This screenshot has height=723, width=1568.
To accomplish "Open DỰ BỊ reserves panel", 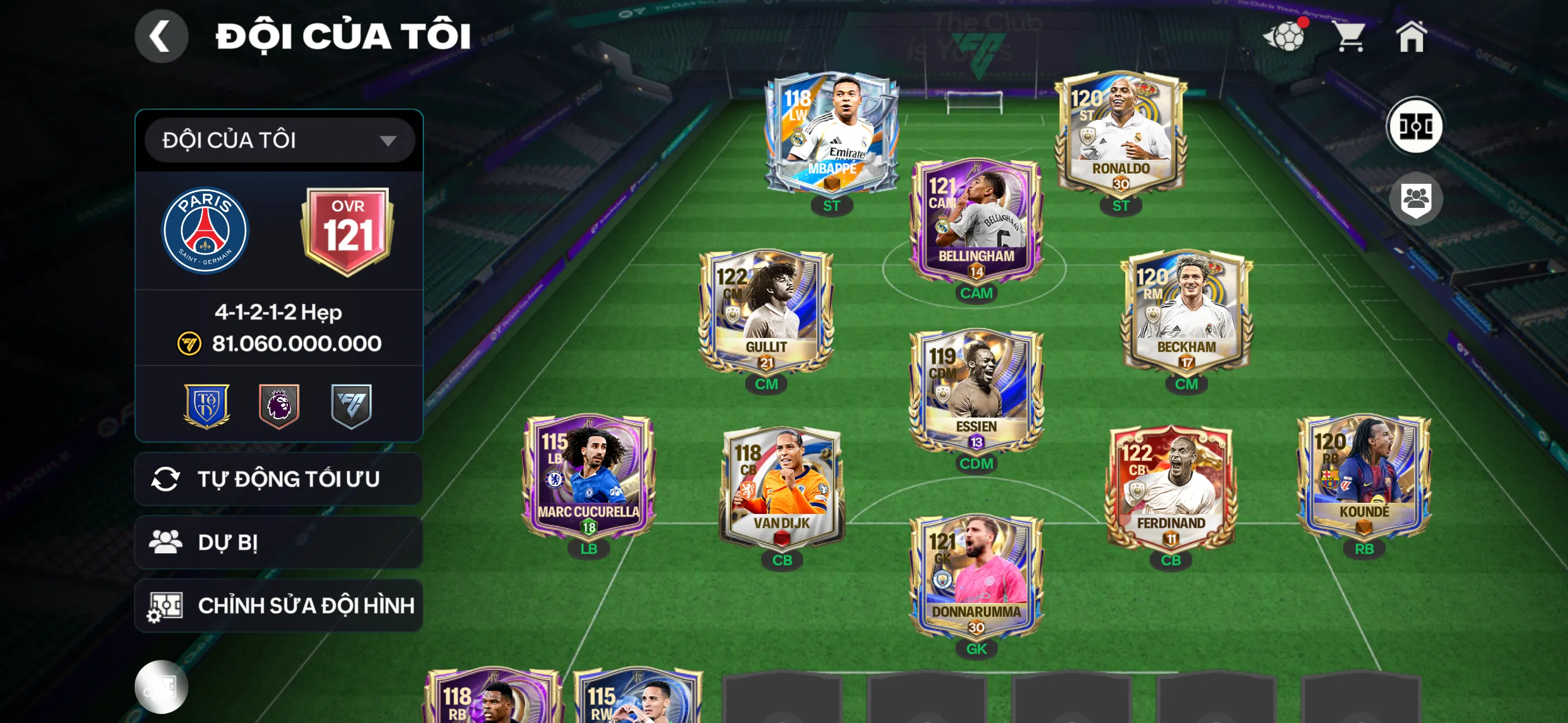I will (x=278, y=543).
